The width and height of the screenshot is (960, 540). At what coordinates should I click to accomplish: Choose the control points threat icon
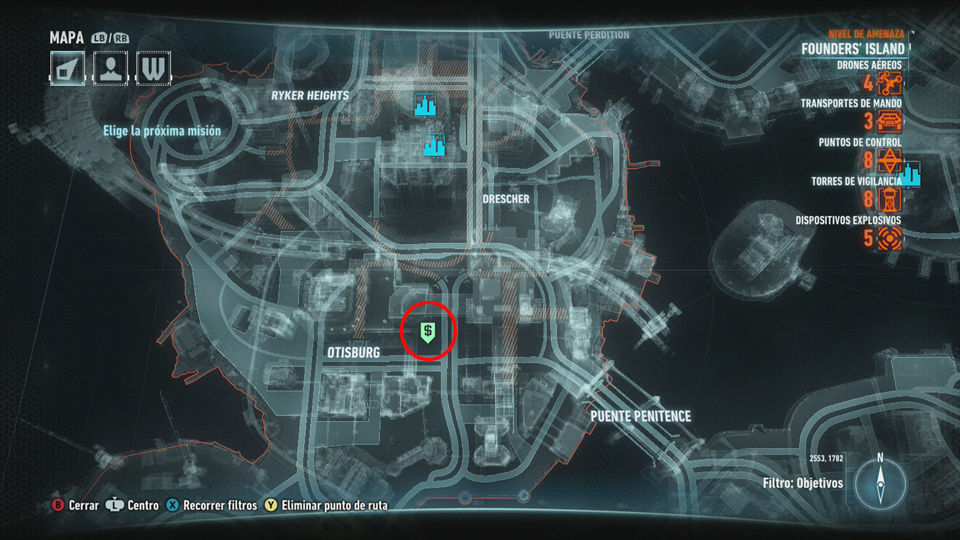pos(889,161)
